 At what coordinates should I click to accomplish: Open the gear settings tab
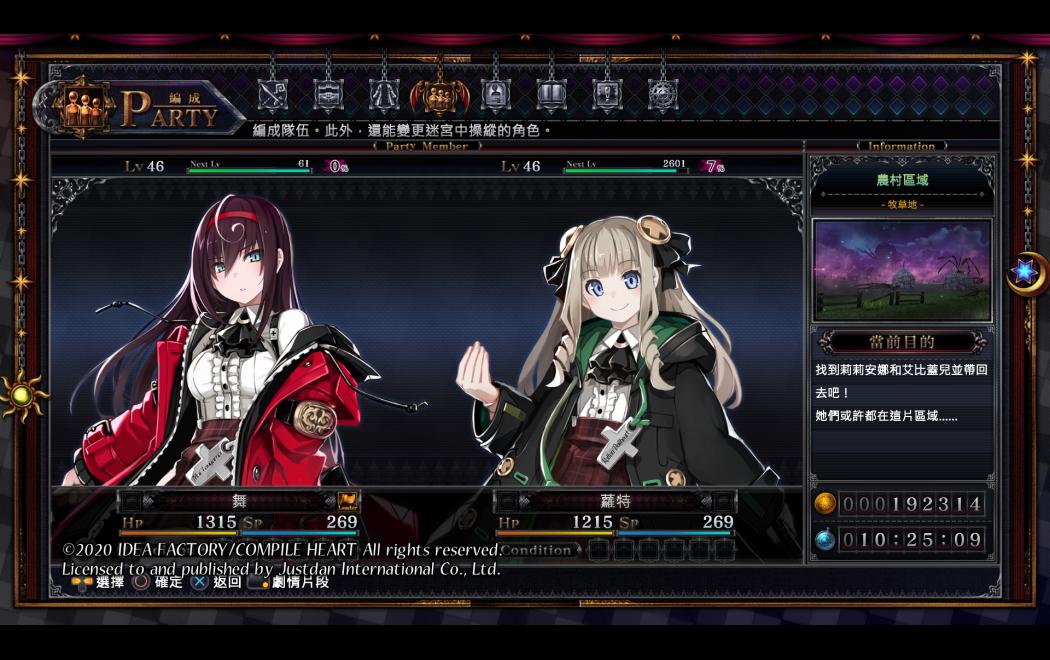tap(662, 95)
